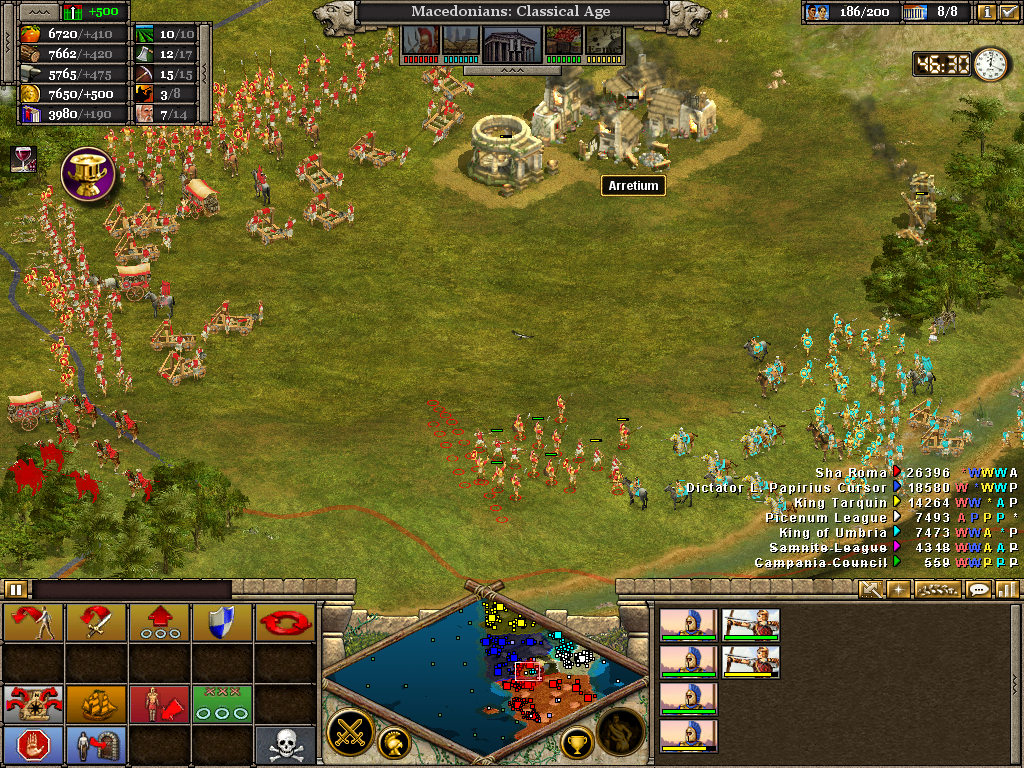Viewport: 1024px width, 768px height.
Task: Set the blue-and-white shield stance command
Action: tap(222, 623)
